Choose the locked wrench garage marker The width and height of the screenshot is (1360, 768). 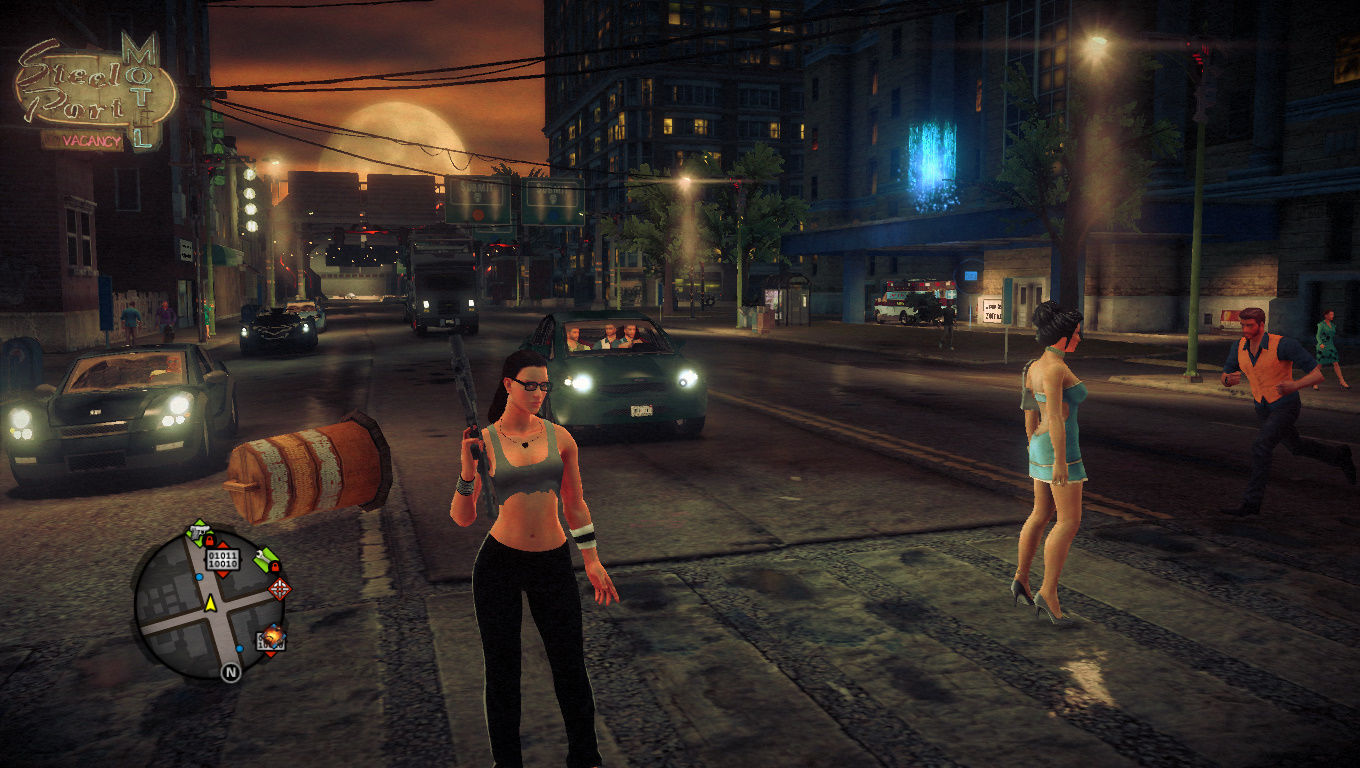click(264, 560)
